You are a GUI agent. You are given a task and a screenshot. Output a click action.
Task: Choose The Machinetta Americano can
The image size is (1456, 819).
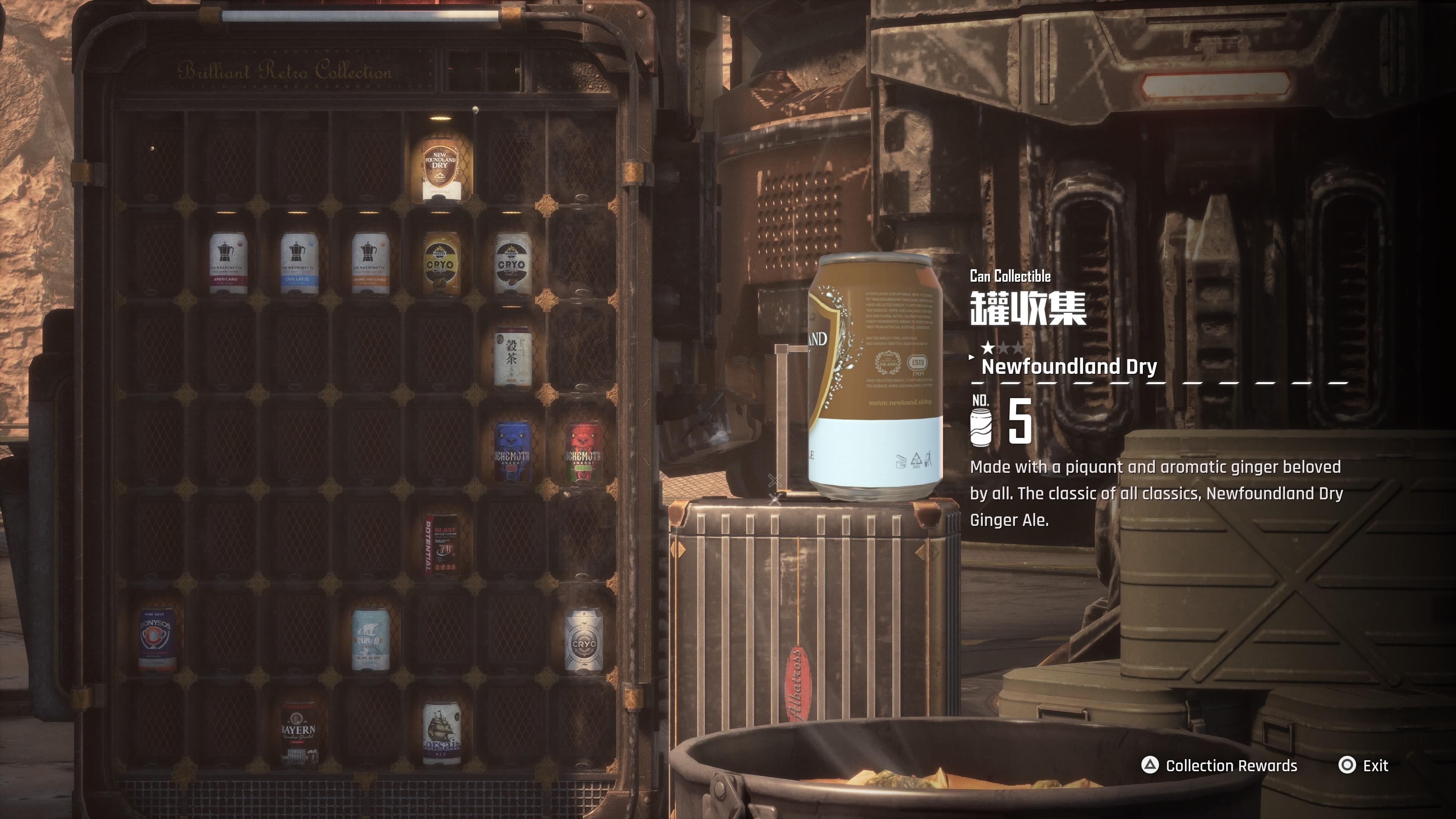point(228,264)
